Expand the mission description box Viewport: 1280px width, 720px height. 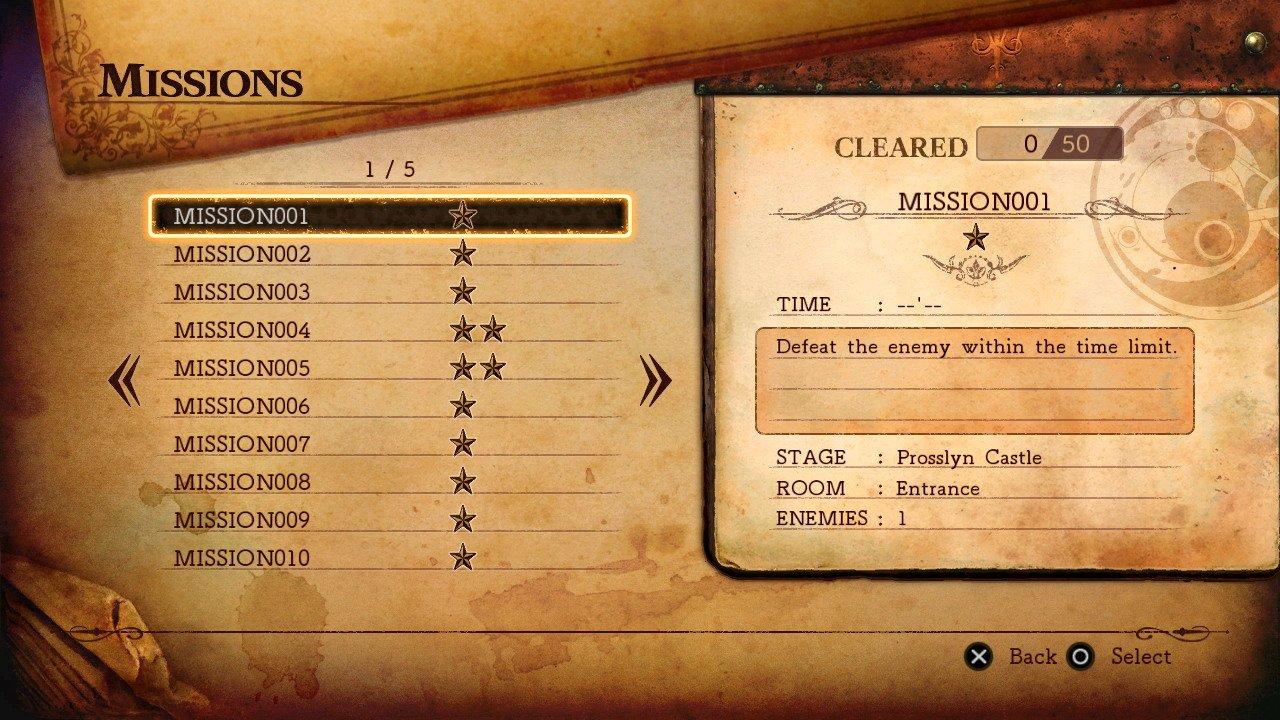click(x=973, y=381)
